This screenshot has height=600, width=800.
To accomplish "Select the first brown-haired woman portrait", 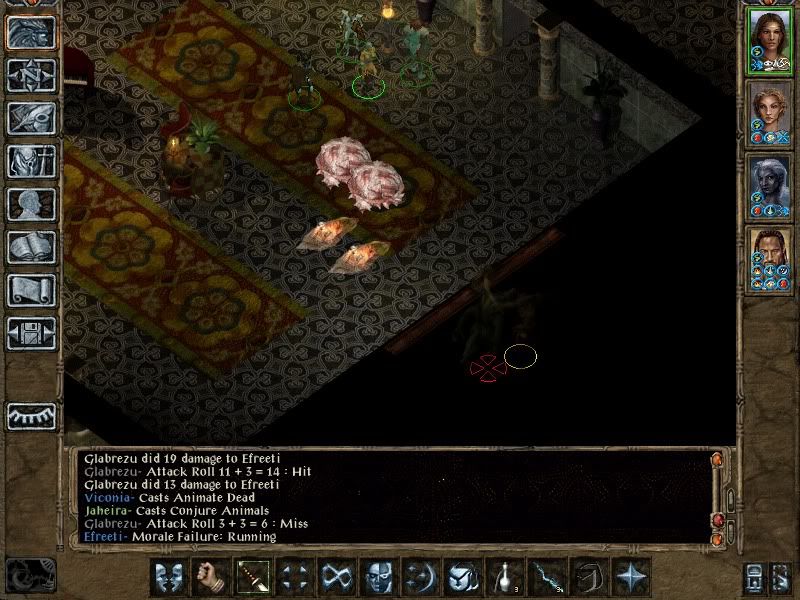I will click(769, 42).
